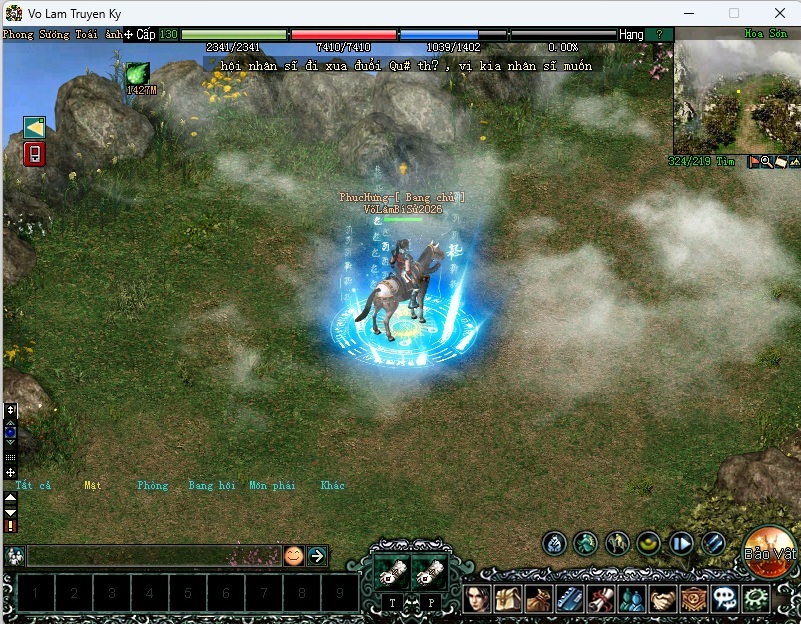The height and width of the screenshot is (624, 801).
Task: Switch chat to Bang hội tab
Action: click(x=211, y=486)
